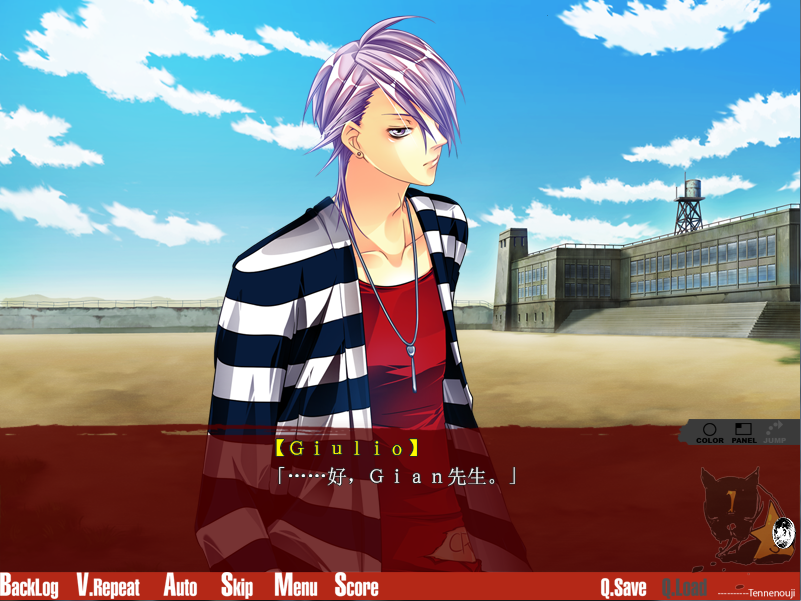
Task: Quick save with Q.Save
Action: [623, 587]
